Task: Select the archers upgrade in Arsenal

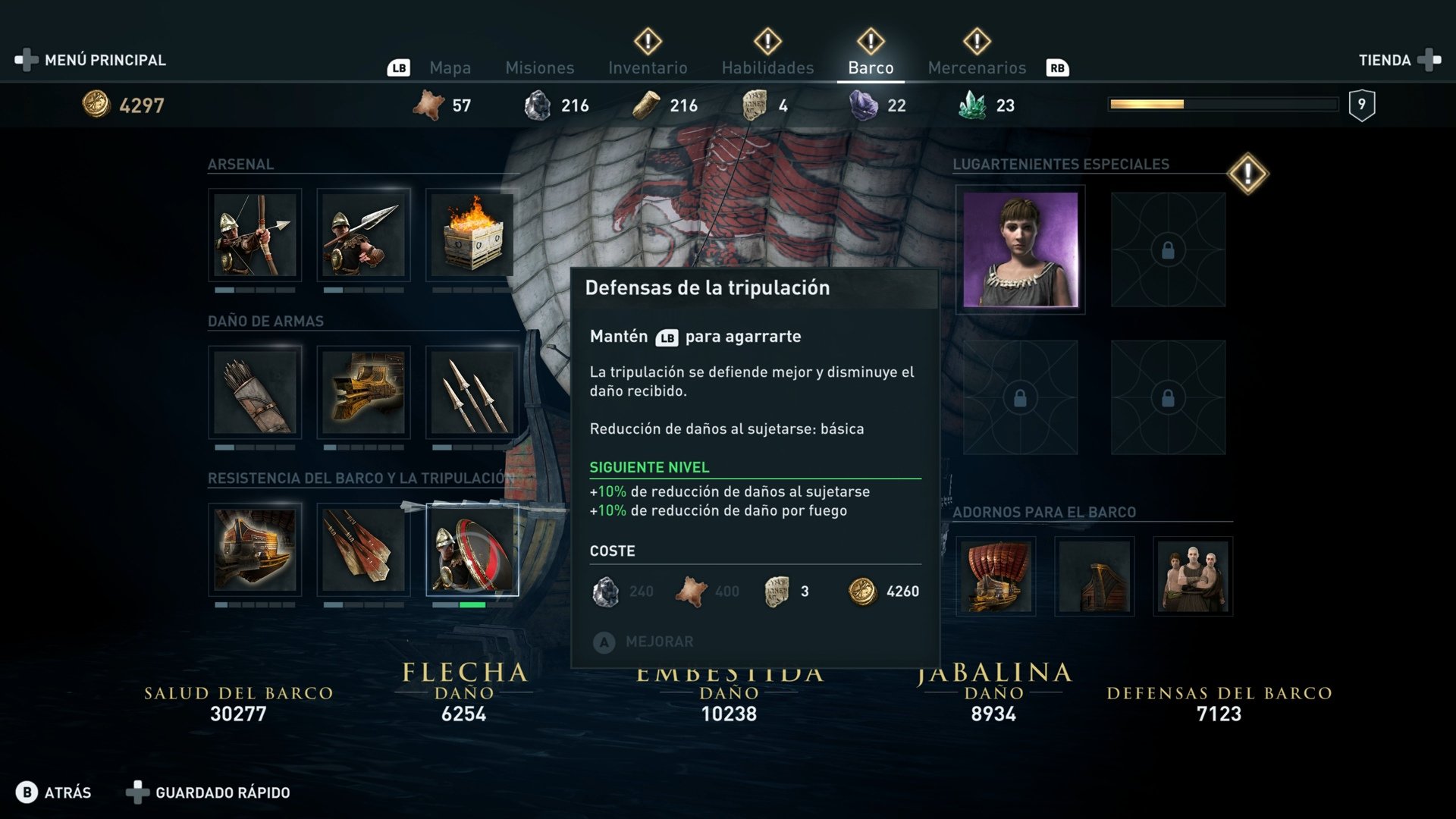Action: [256, 235]
